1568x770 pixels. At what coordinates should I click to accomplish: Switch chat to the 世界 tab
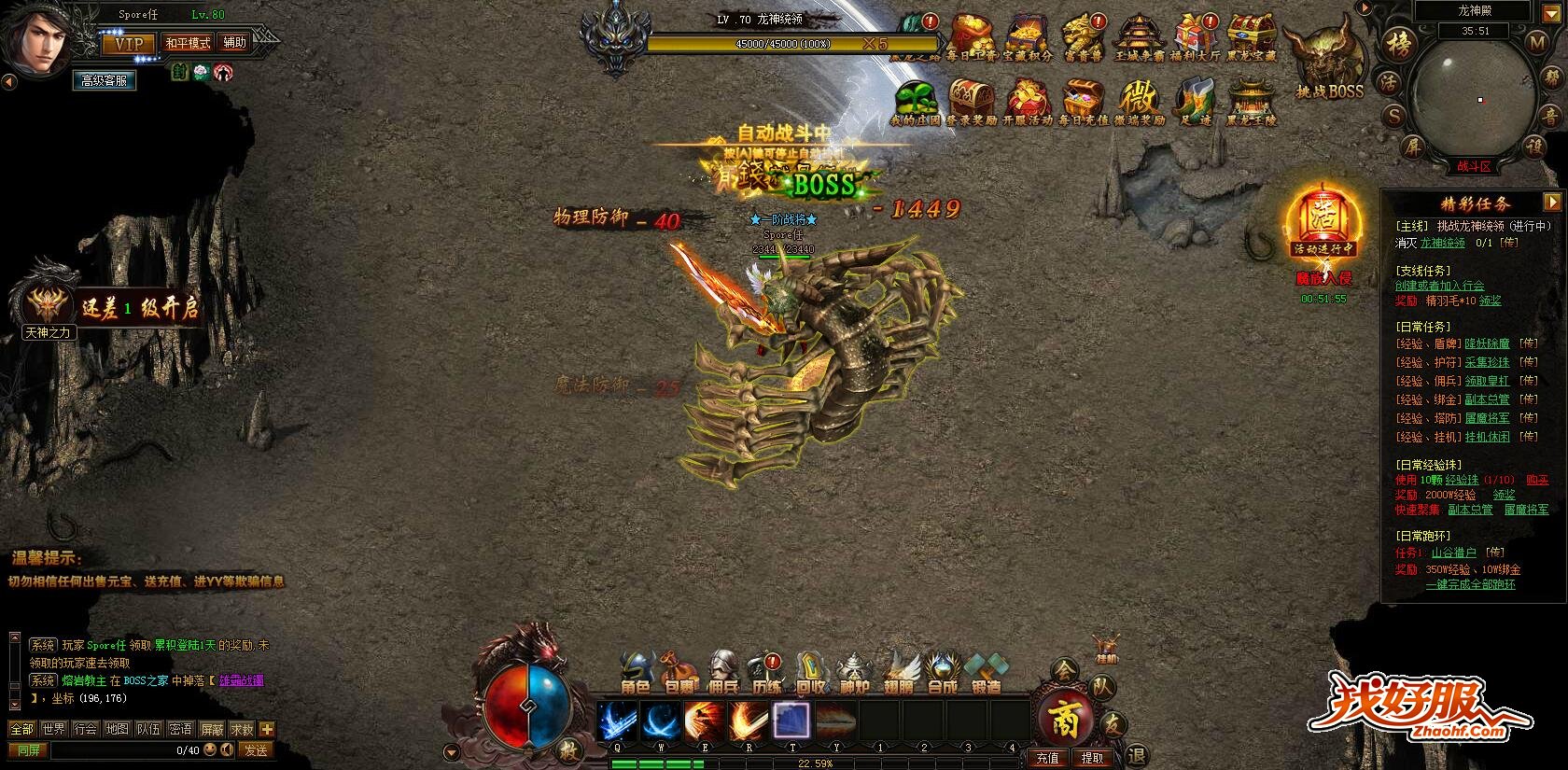(x=54, y=729)
